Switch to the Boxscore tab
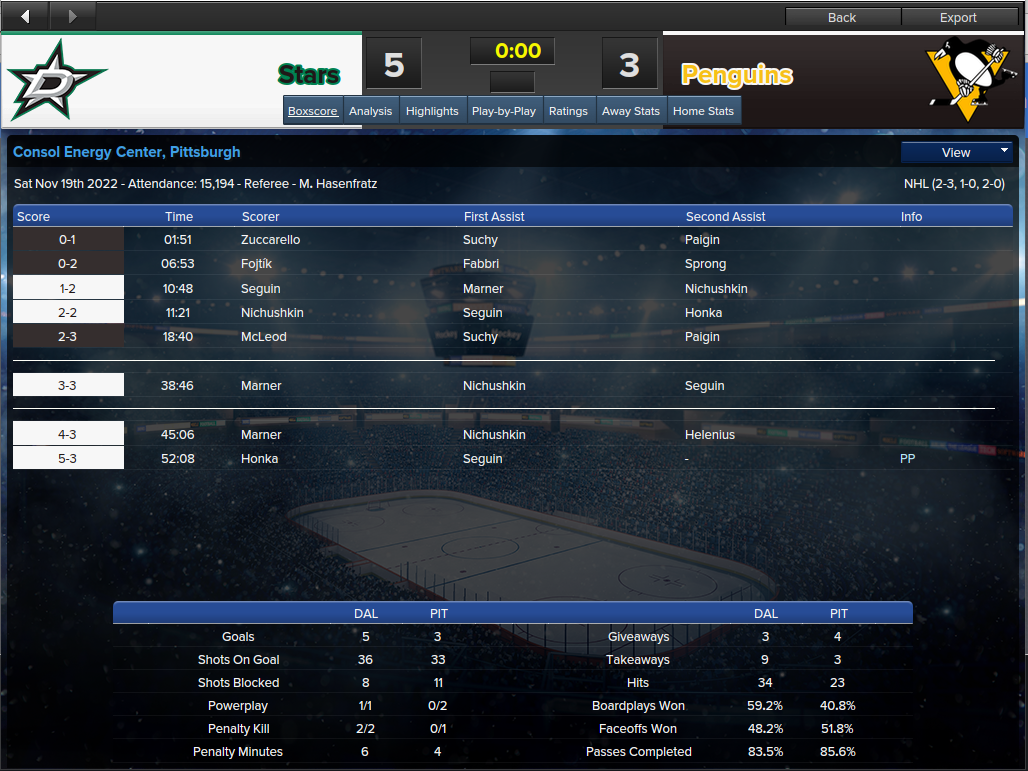 313,111
